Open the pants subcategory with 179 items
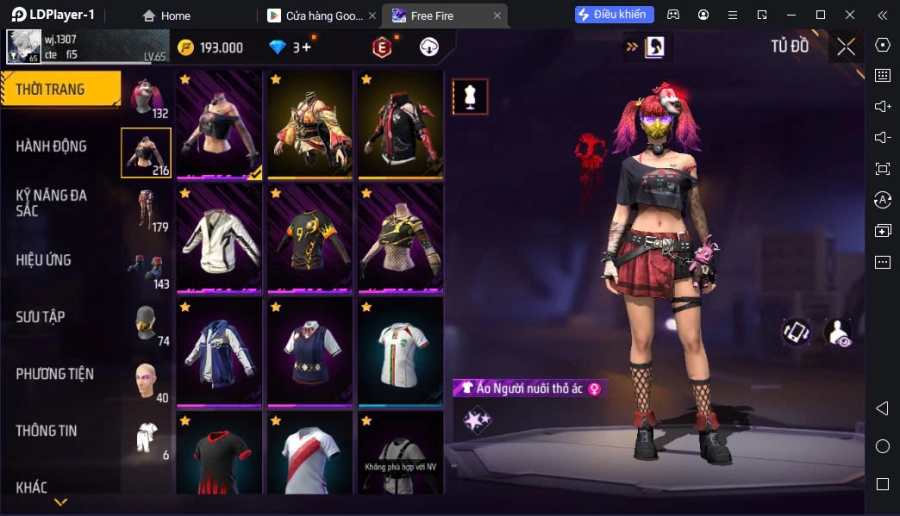Image resolution: width=900 pixels, height=516 pixels. tap(146, 210)
